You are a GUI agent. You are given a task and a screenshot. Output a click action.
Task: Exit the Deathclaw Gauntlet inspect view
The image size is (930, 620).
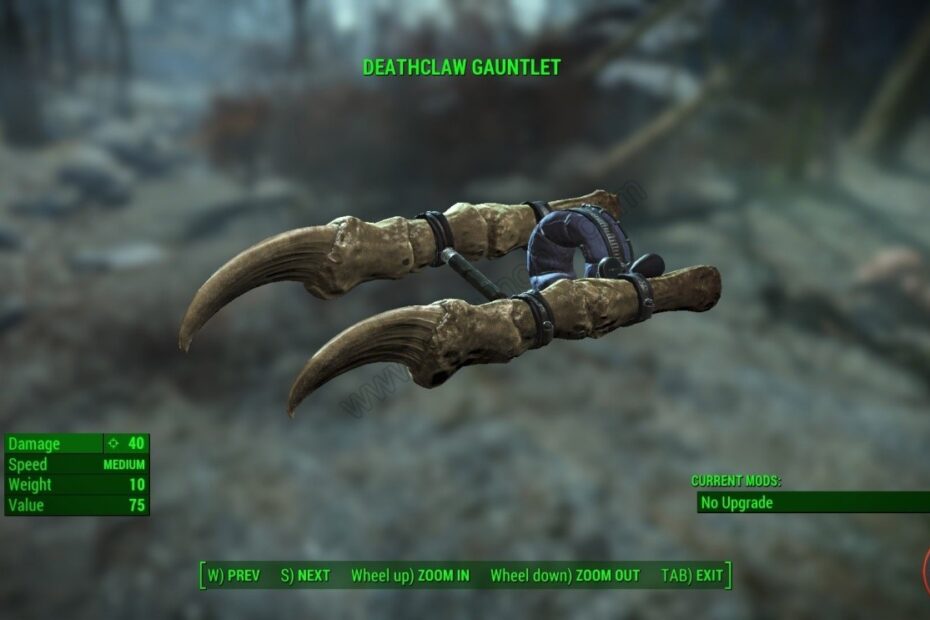click(692, 576)
